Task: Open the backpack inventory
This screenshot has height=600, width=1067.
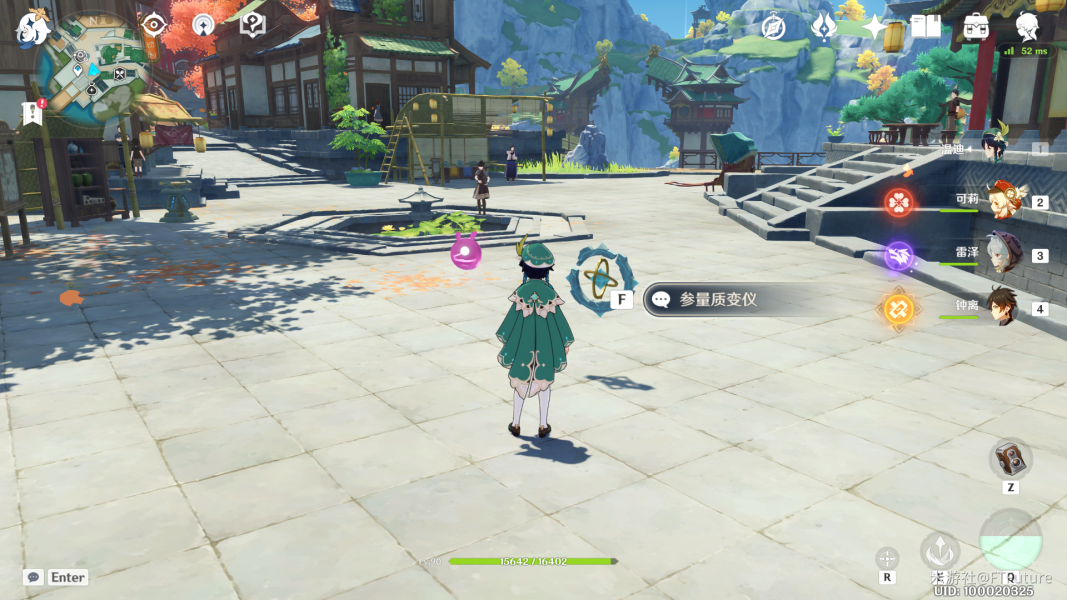Action: tap(976, 27)
